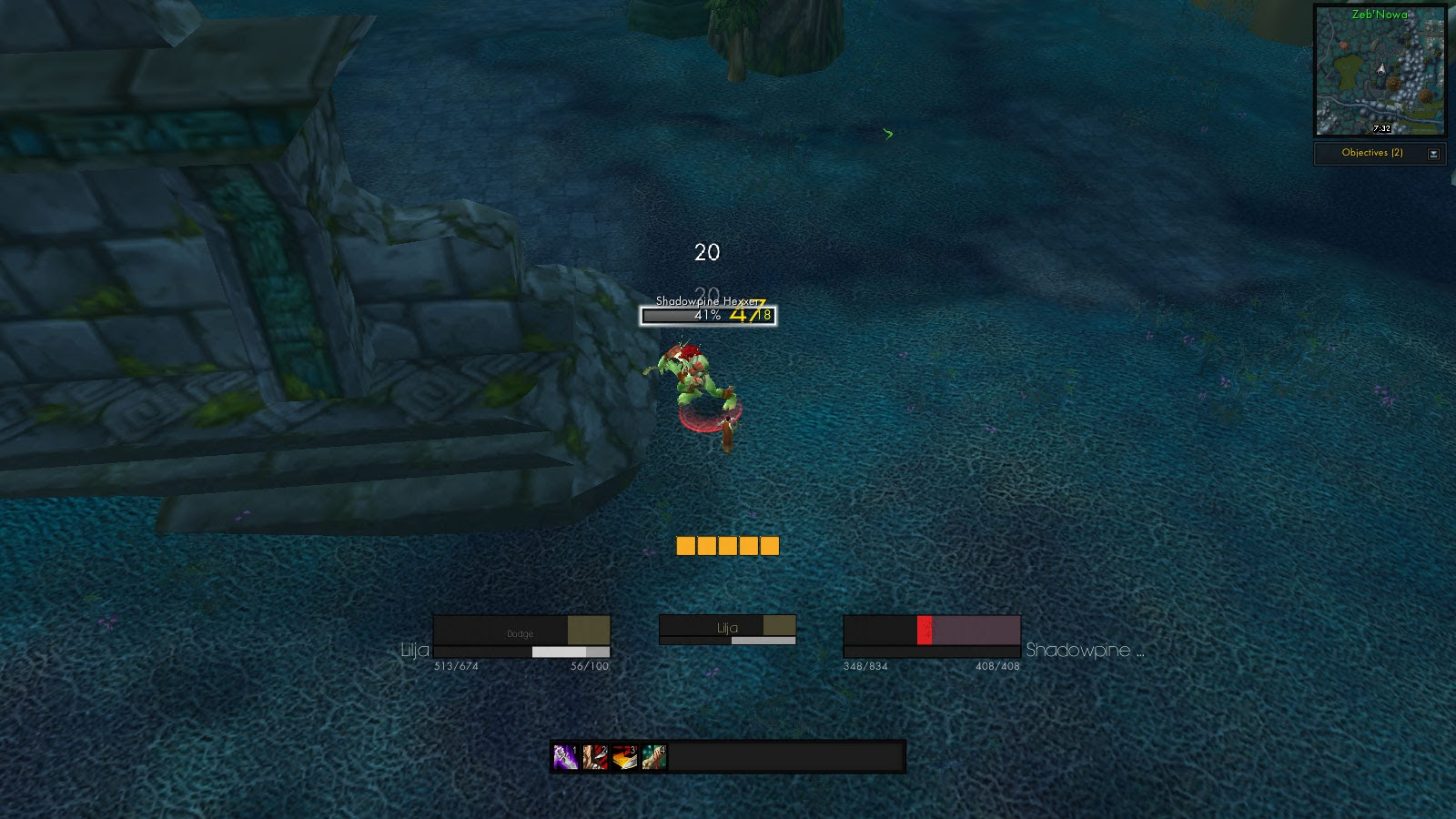The height and width of the screenshot is (819, 1456).
Task: Select the Shadowpine target name label
Action: 1086,652
